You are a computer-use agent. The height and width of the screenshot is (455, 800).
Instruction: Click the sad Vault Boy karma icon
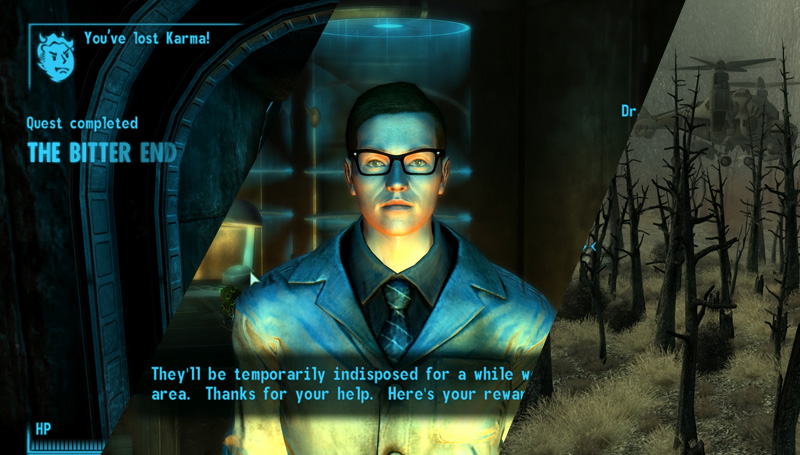pyautogui.click(x=56, y=57)
